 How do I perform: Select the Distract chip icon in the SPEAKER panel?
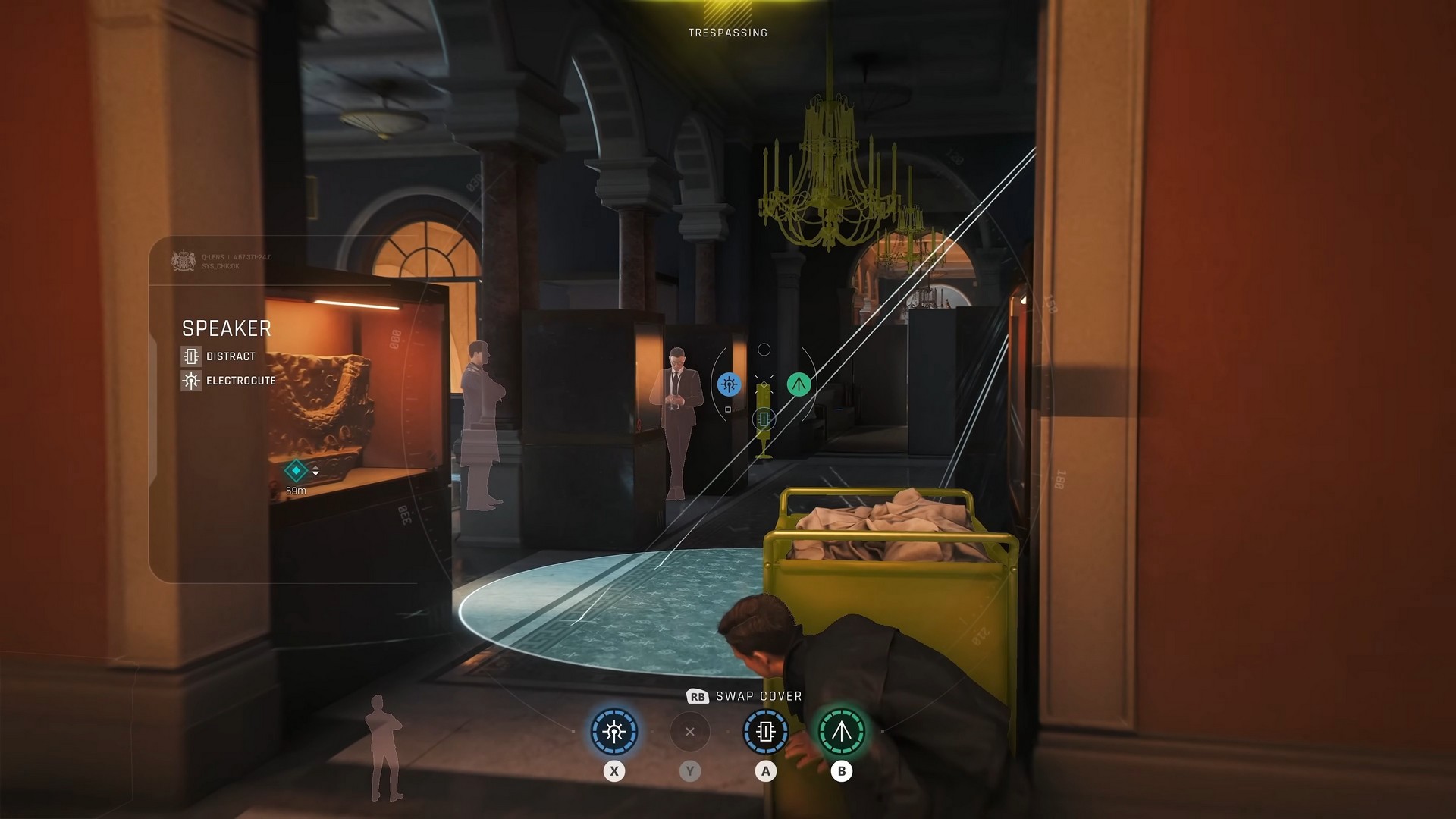pyautogui.click(x=191, y=357)
